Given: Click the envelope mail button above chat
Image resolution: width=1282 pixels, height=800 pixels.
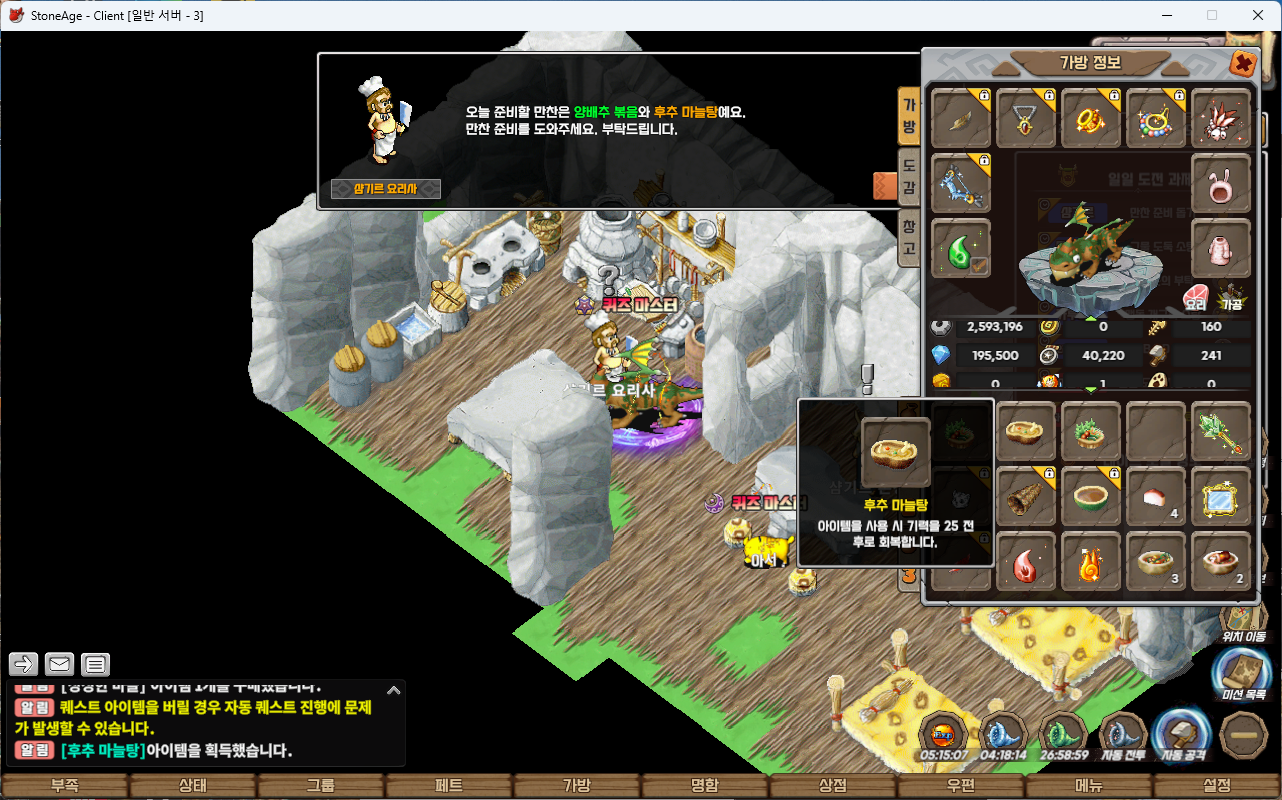Looking at the screenshot, I should point(60,664).
